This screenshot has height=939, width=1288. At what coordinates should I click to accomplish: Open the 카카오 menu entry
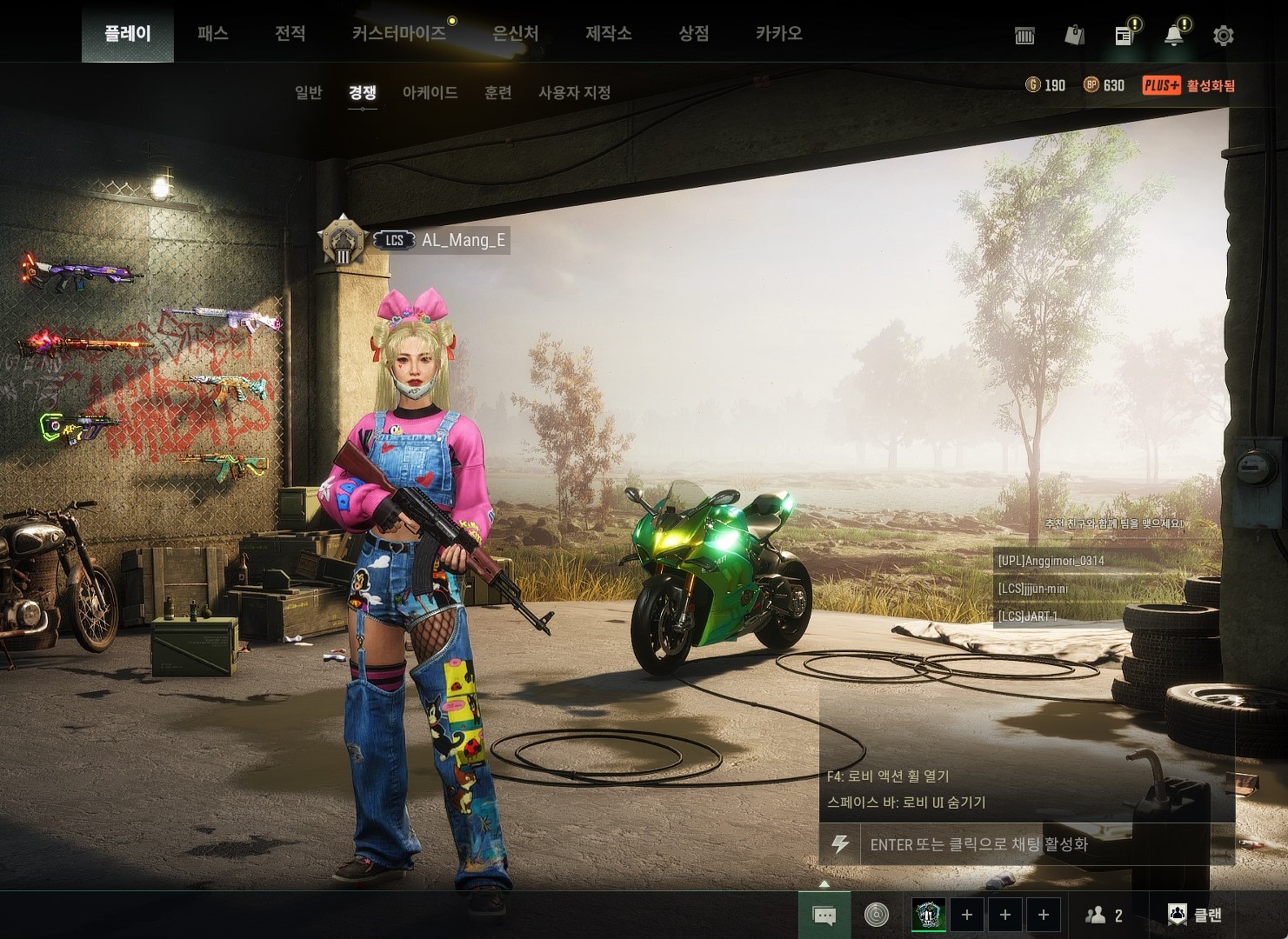click(778, 34)
